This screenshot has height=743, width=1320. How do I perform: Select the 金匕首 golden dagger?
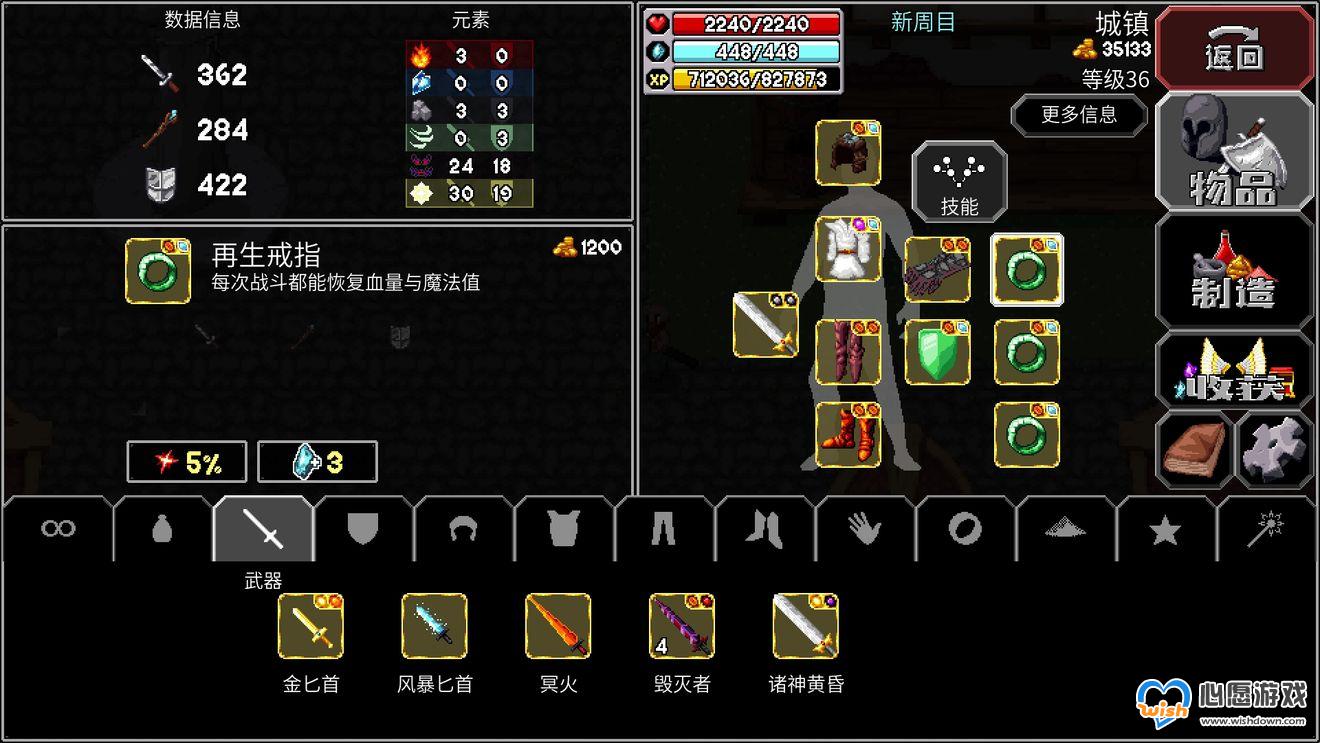pyautogui.click(x=310, y=625)
